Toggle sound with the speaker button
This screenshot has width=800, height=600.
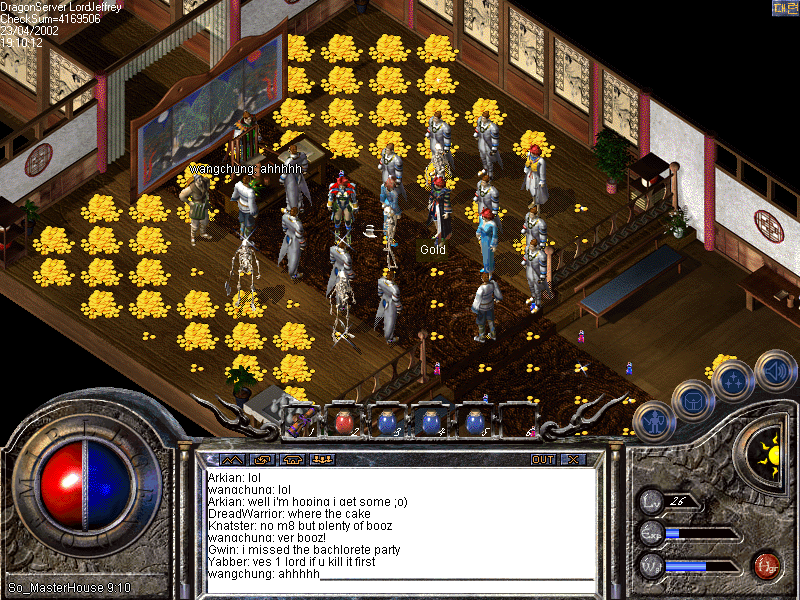tap(775, 368)
